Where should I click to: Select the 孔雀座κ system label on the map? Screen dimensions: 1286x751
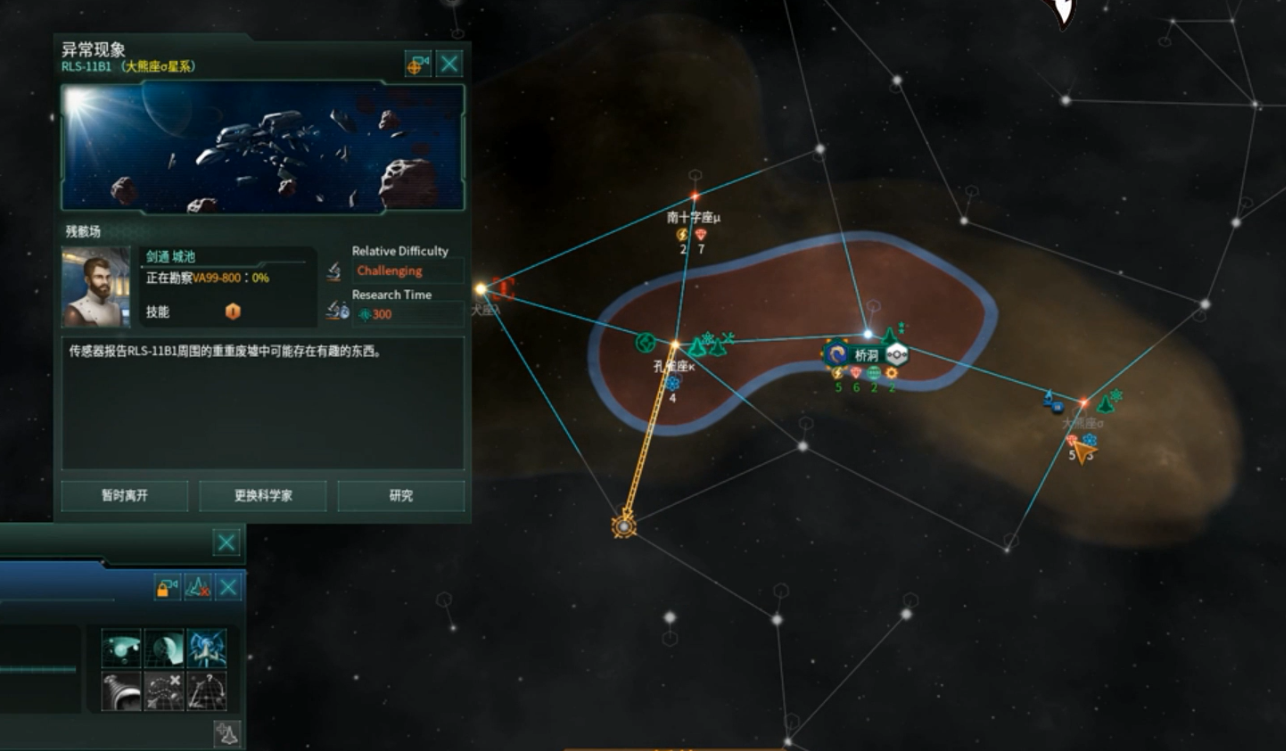coord(674,366)
